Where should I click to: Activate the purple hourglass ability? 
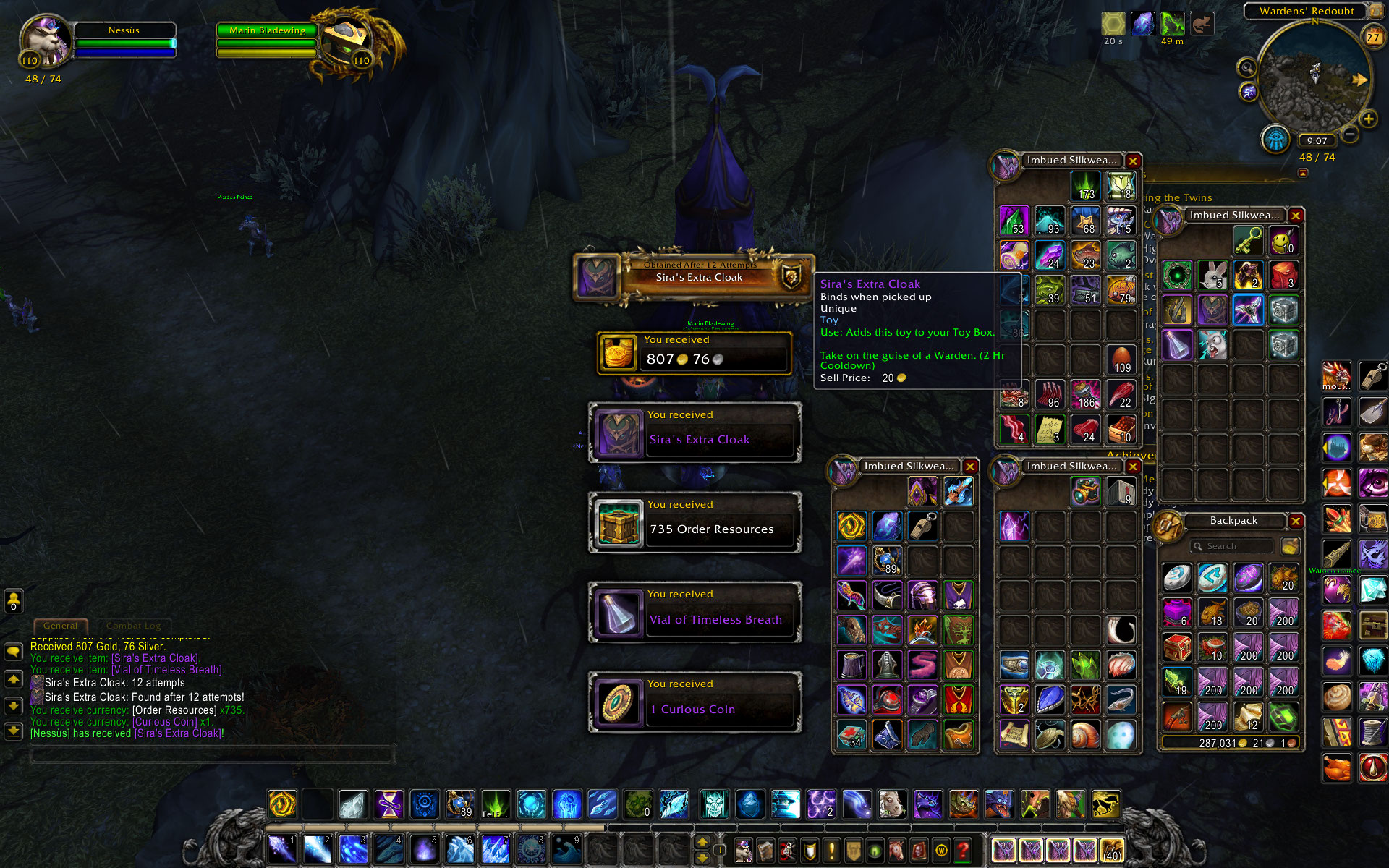point(389,804)
